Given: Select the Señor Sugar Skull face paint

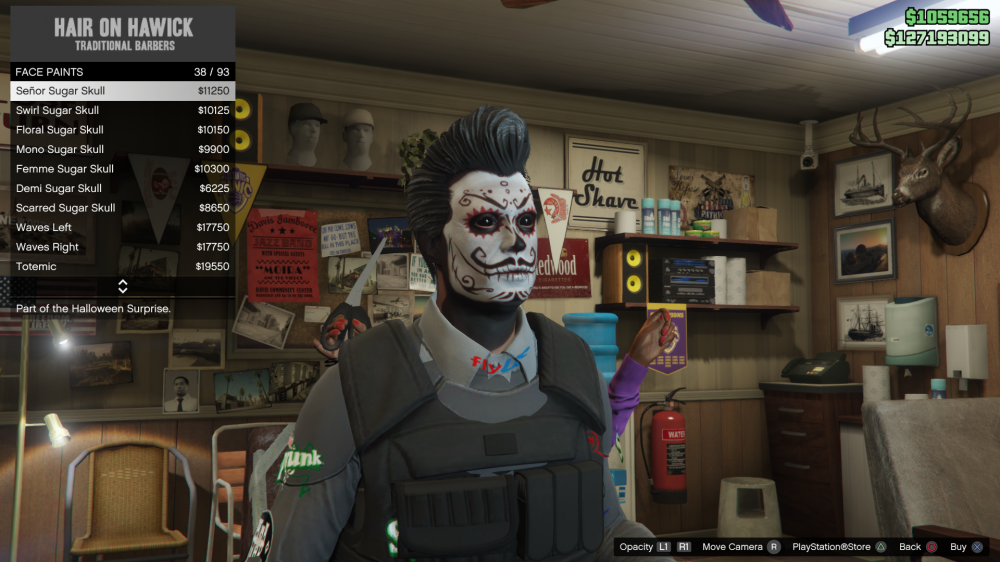Looking at the screenshot, I should pyautogui.click(x=122, y=91).
